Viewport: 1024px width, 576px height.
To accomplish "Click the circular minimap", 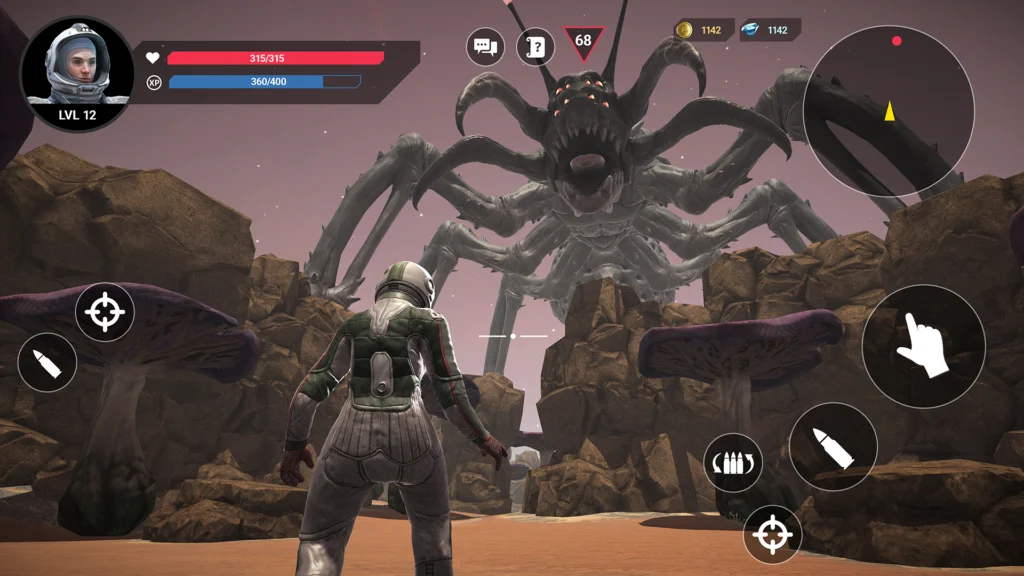I will [x=888, y=111].
